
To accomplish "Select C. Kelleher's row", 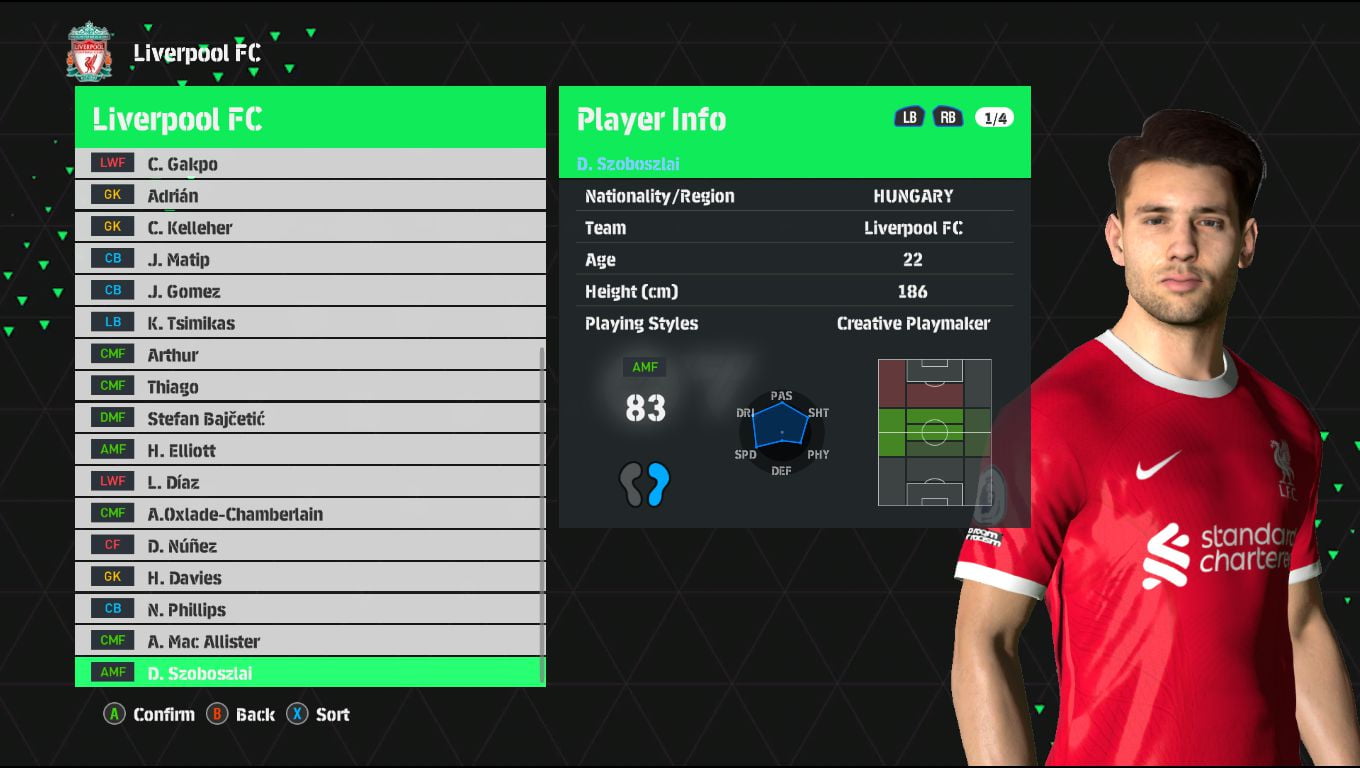I will pos(310,228).
